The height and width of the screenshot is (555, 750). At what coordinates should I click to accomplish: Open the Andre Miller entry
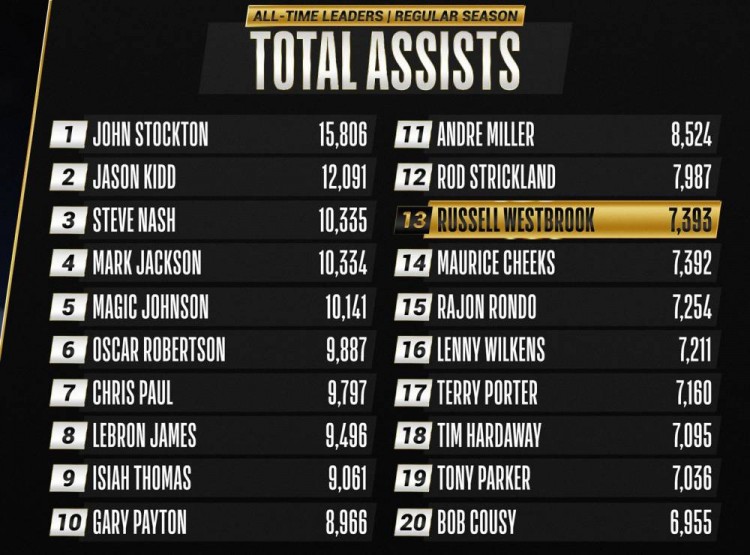click(x=555, y=135)
